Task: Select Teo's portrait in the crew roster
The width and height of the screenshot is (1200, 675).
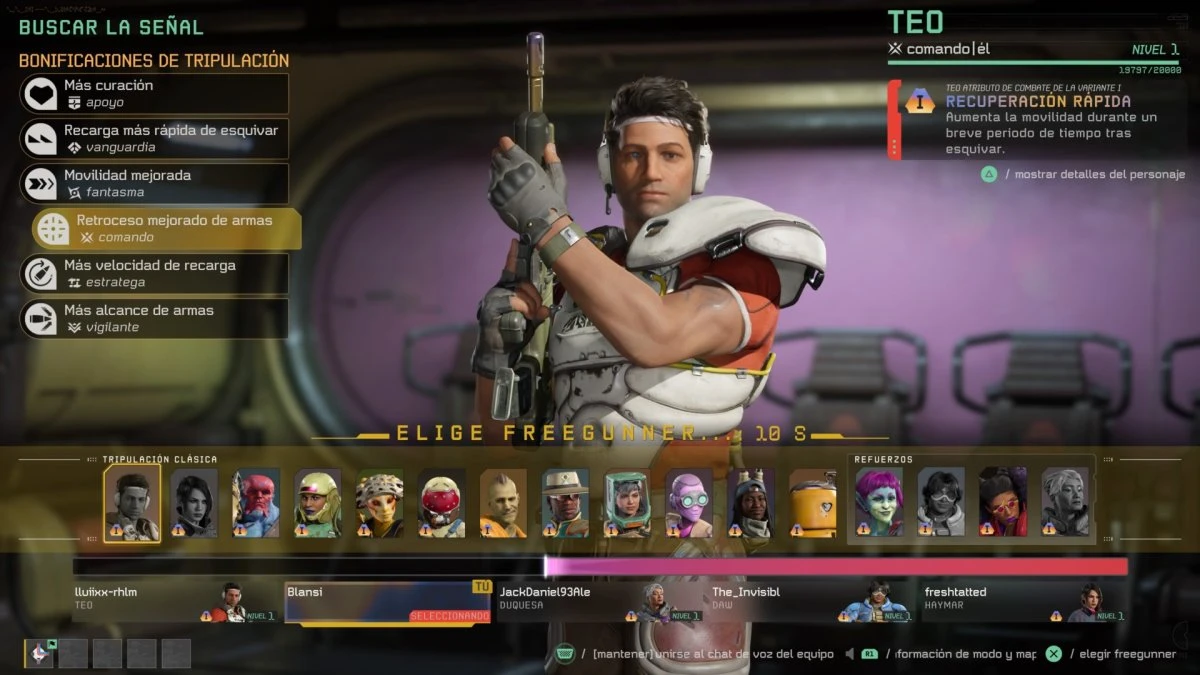Action: (x=131, y=502)
